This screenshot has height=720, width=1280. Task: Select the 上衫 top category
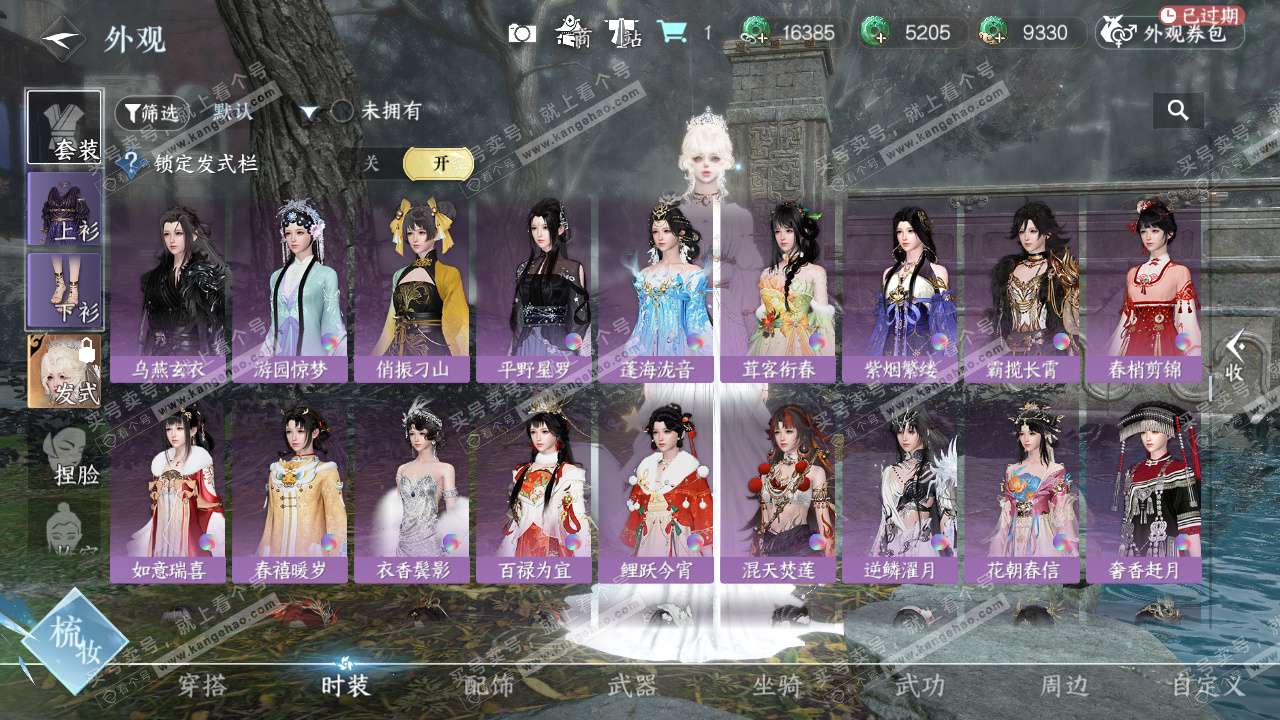tap(64, 209)
